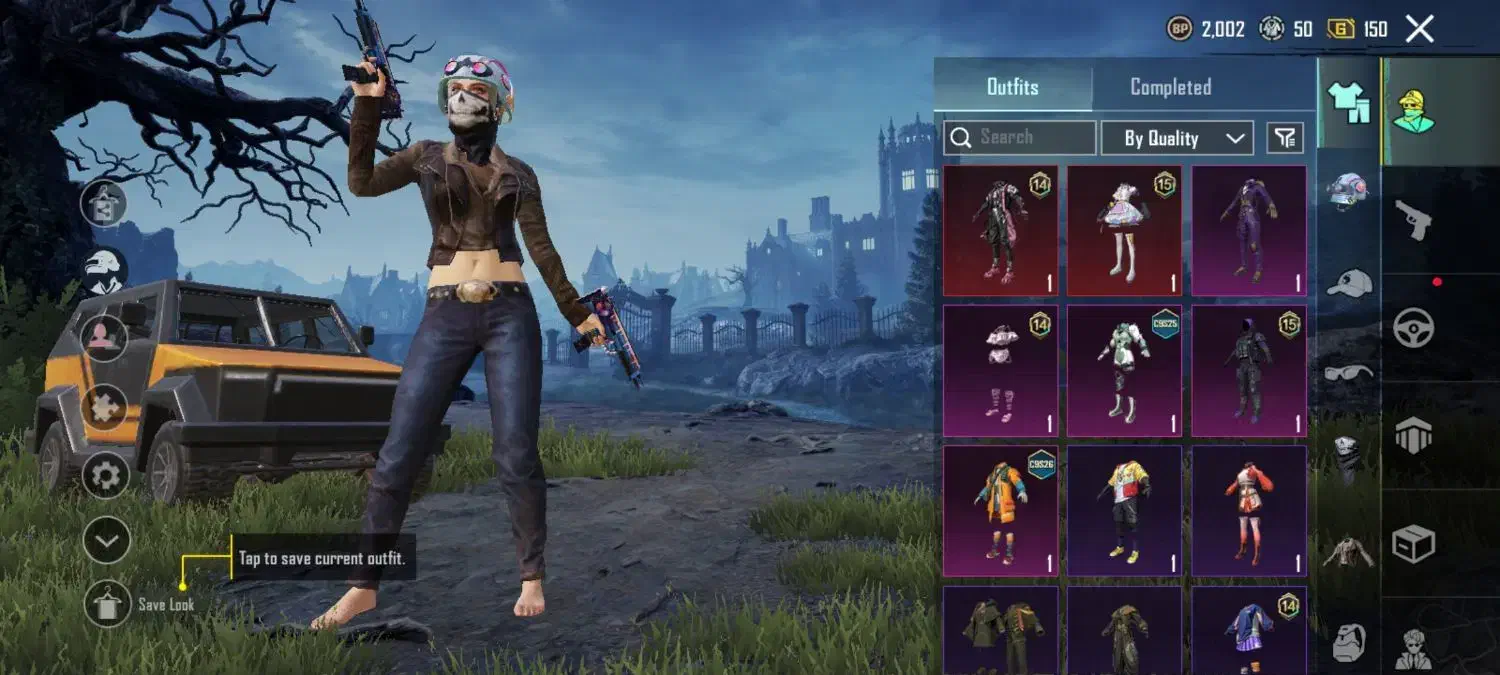
Task: Pick the red and white dress outfit
Action: tap(1248, 510)
